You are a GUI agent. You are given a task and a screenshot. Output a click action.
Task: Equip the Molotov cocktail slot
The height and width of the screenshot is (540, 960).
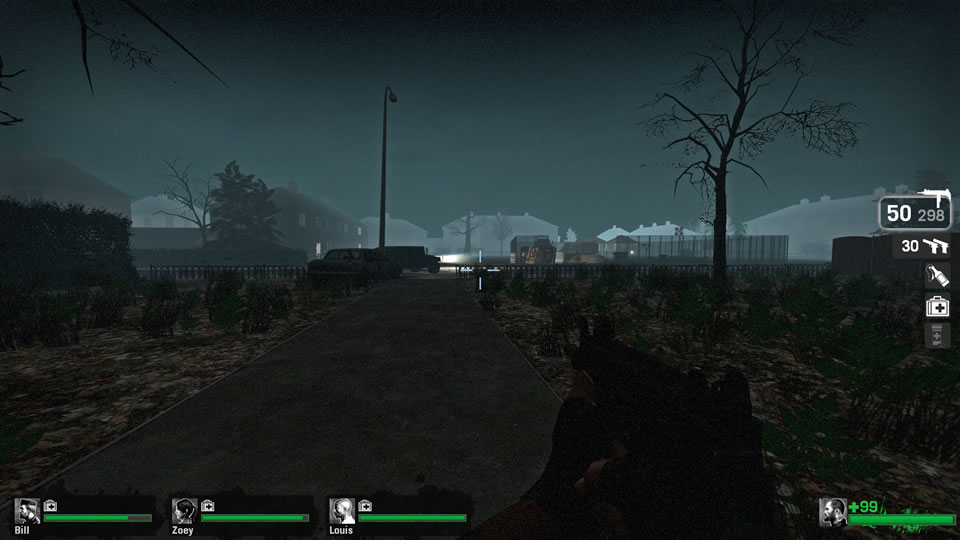point(938,276)
